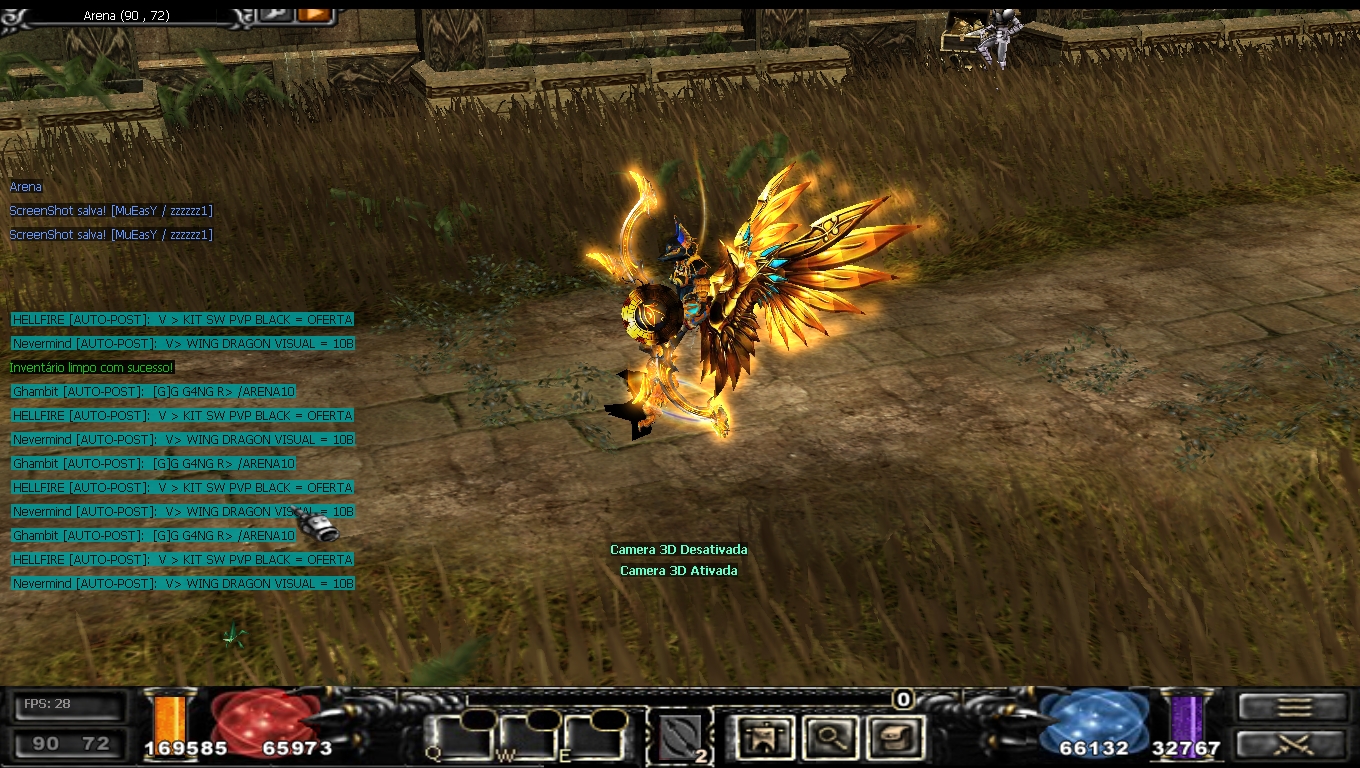
Task: Select the E item hotkey slot
Action: point(595,738)
